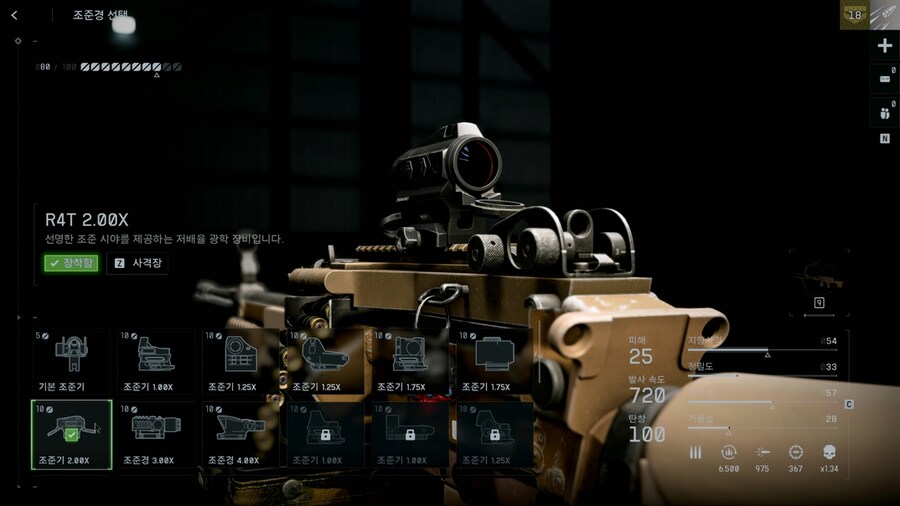Open the friends icon below the envelope

pos(884,112)
